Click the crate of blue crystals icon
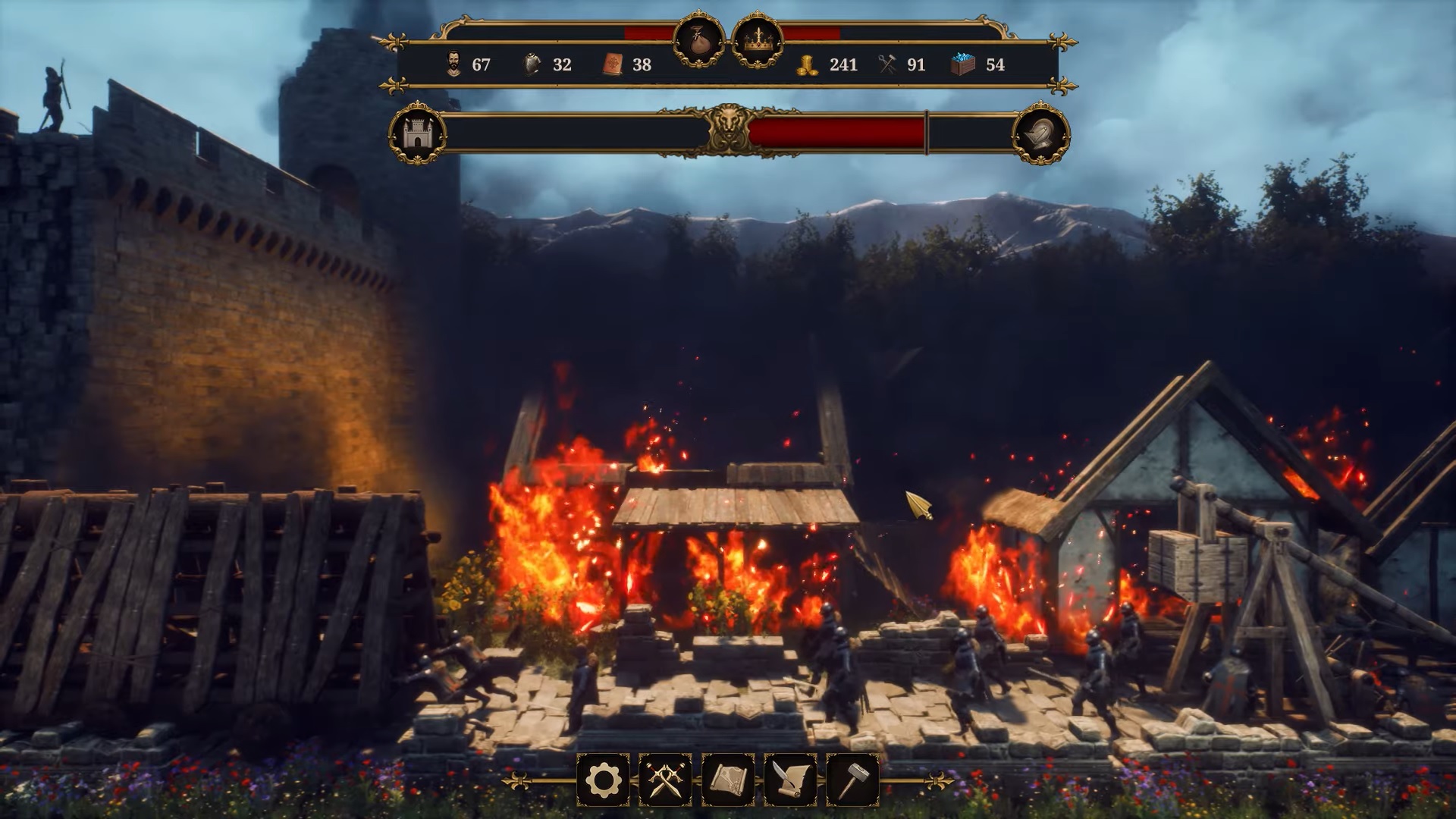Image resolution: width=1456 pixels, height=819 pixels. 963,64
